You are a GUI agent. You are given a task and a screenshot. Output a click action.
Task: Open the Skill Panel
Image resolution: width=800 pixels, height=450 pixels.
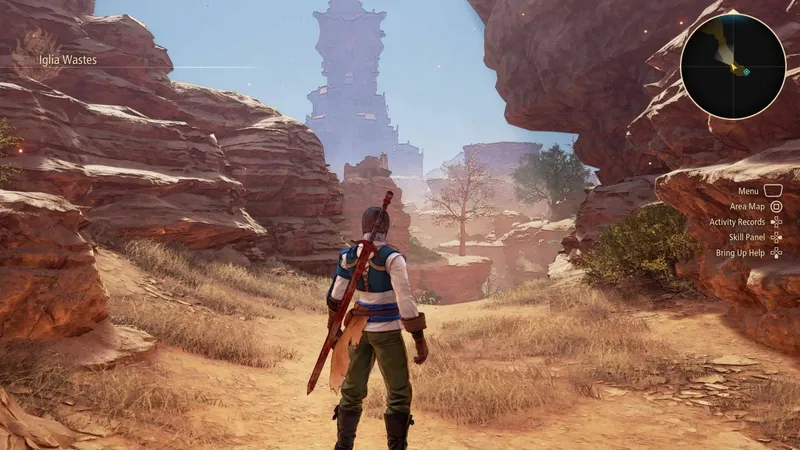(746, 238)
